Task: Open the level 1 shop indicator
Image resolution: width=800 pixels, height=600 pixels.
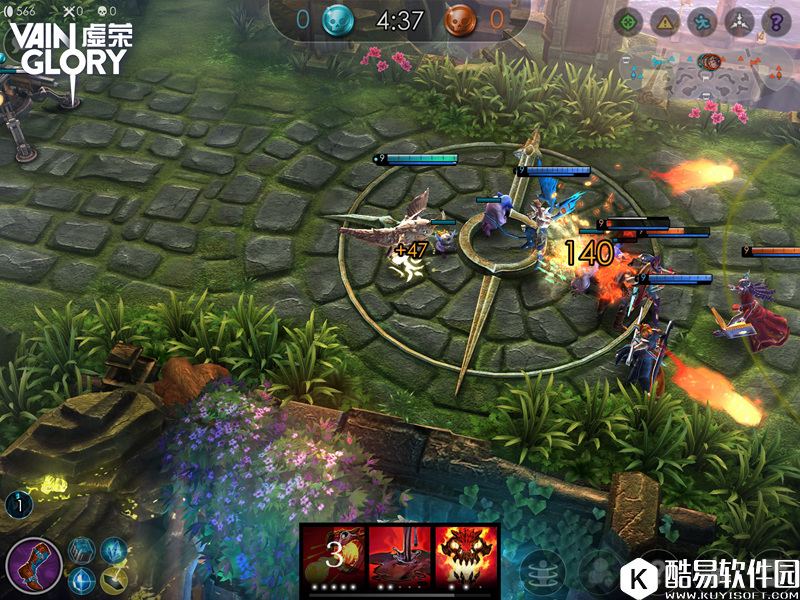Action: [x=18, y=505]
